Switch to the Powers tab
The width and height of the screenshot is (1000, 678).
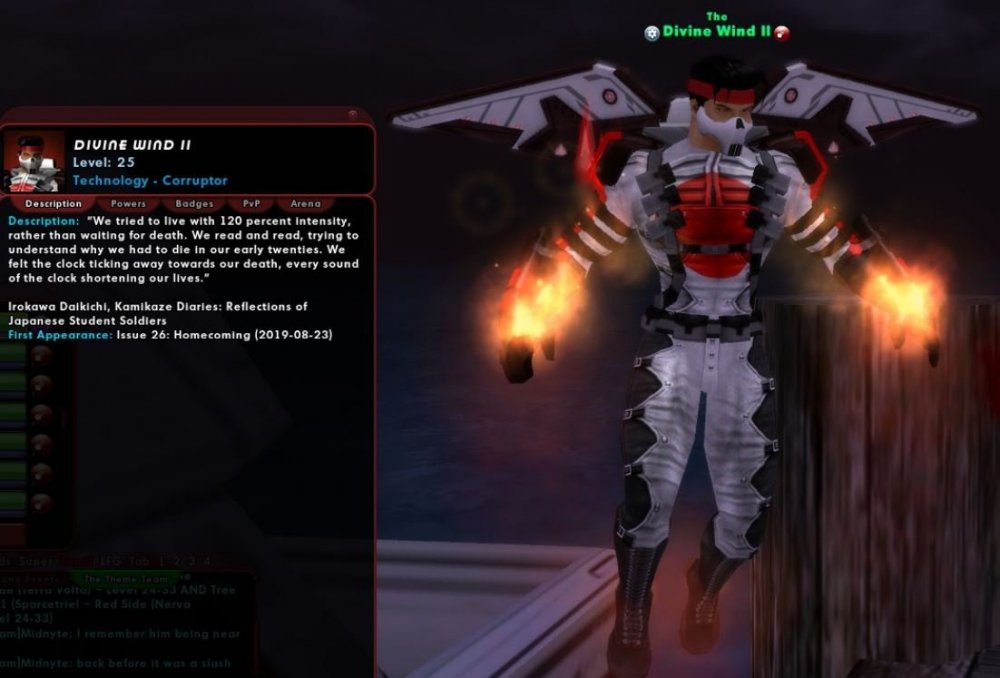click(x=128, y=204)
